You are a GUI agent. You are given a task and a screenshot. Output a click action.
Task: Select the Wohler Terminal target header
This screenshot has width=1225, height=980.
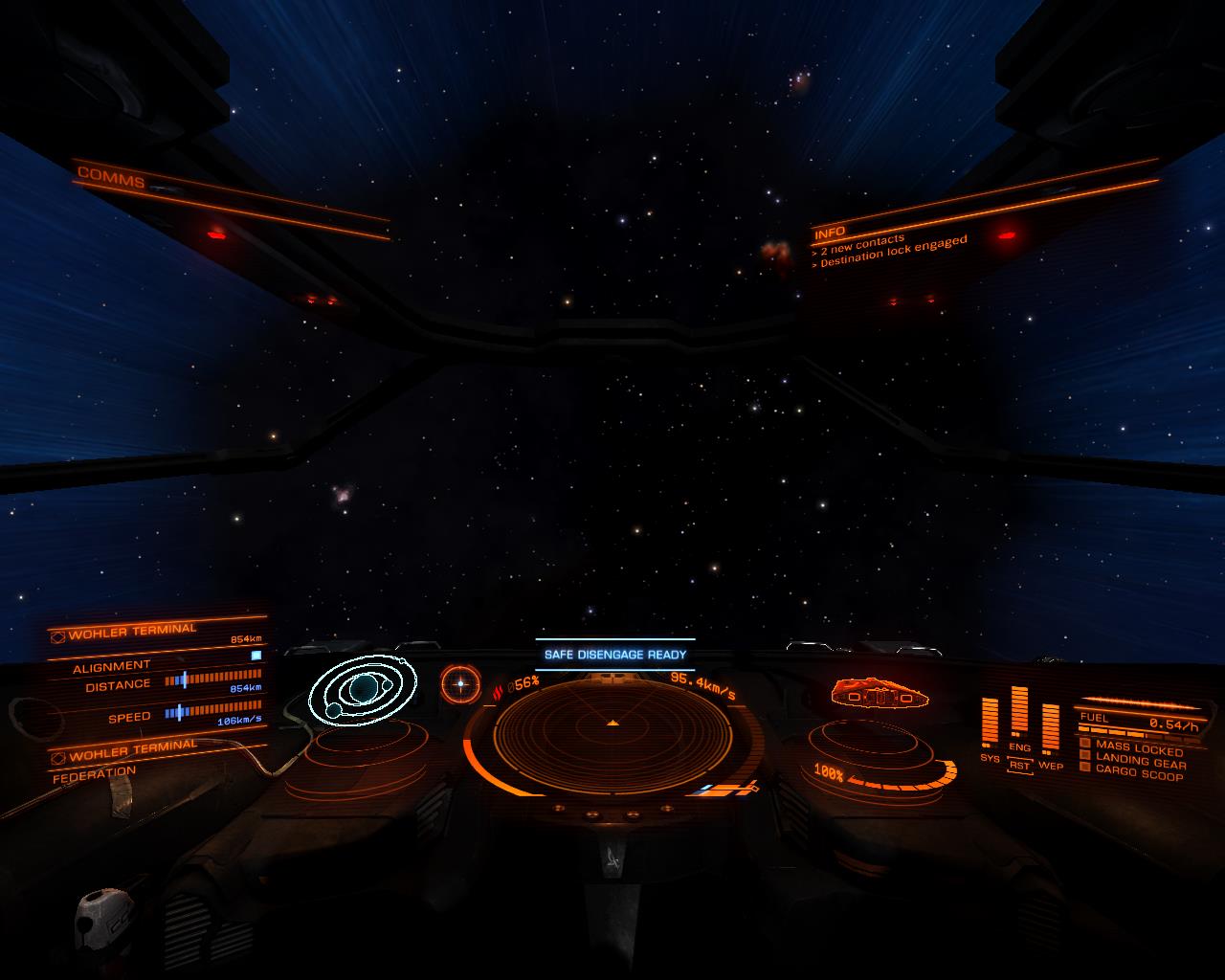pyautogui.click(x=132, y=632)
